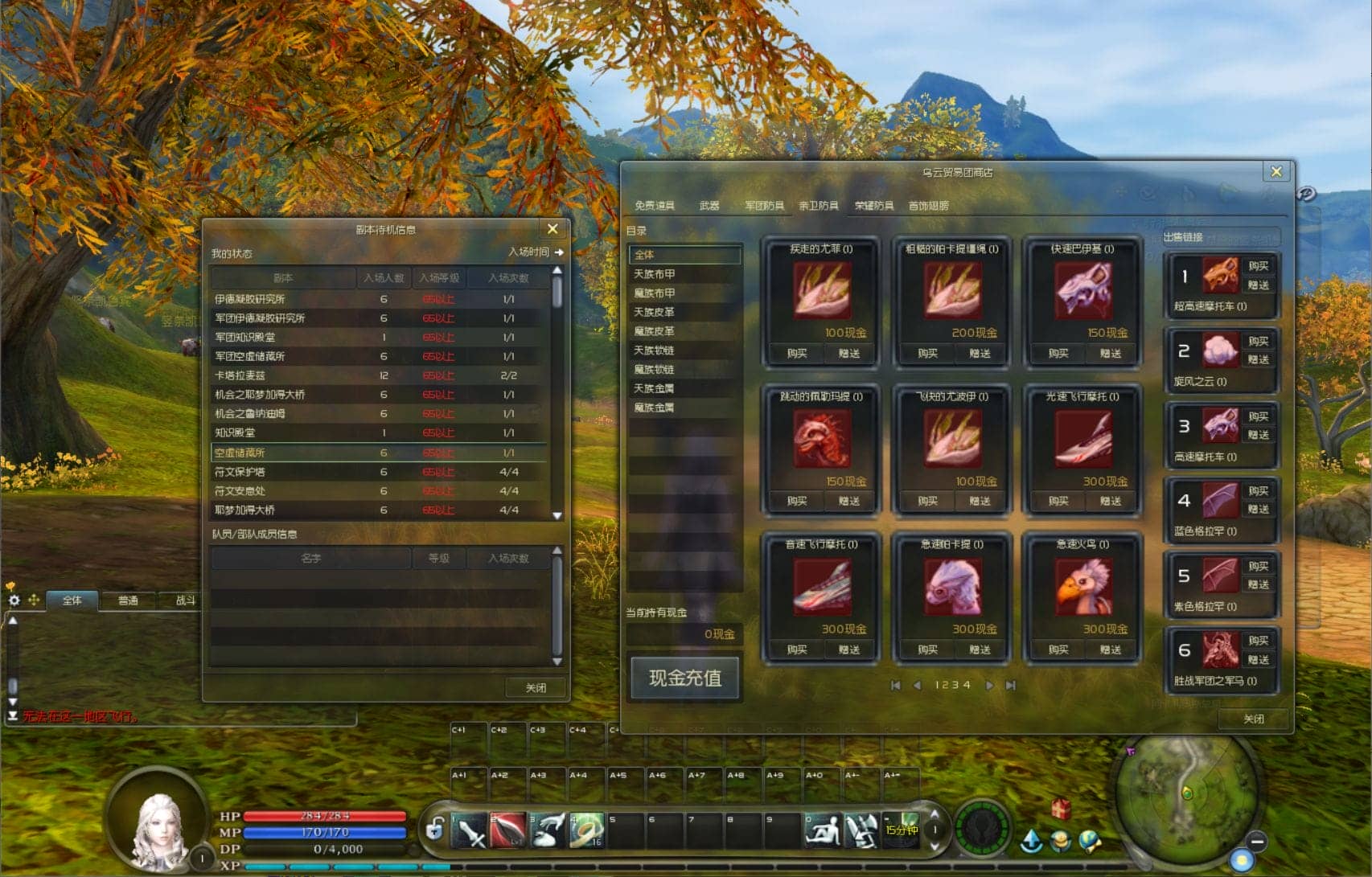Select the 魔族金属 category entry
Image resolution: width=1372 pixels, height=877 pixels.
[655, 408]
